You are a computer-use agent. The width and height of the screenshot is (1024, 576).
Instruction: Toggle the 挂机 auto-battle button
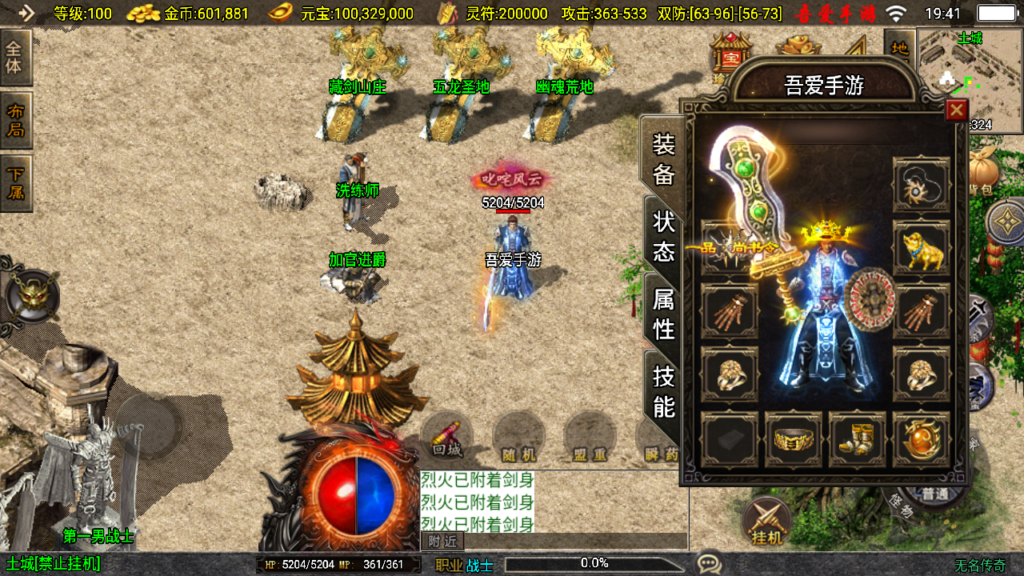coord(768,522)
